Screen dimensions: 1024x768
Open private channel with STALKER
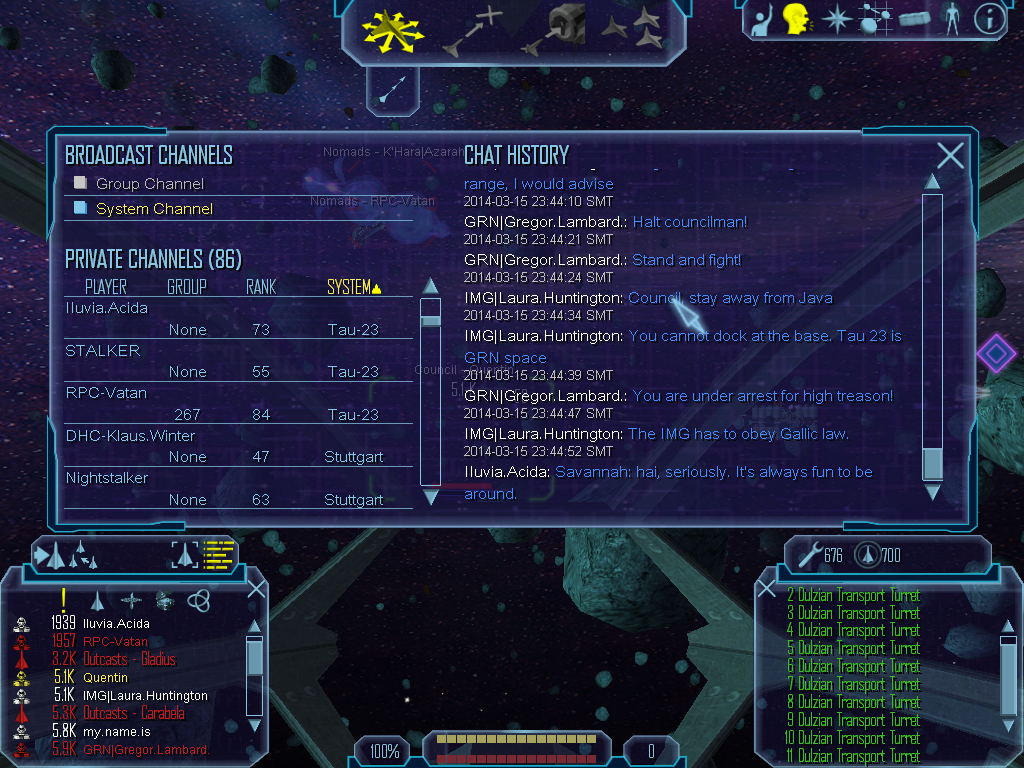tap(103, 351)
